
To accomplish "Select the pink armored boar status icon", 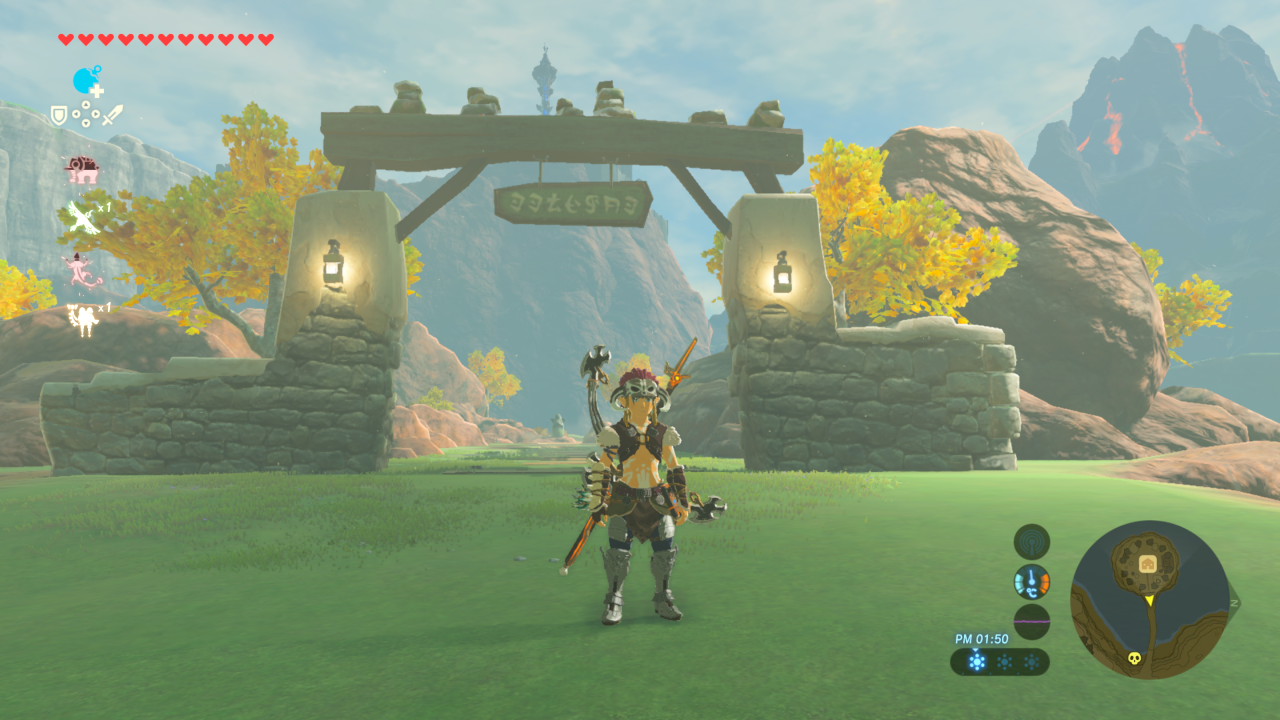I will [x=81, y=170].
